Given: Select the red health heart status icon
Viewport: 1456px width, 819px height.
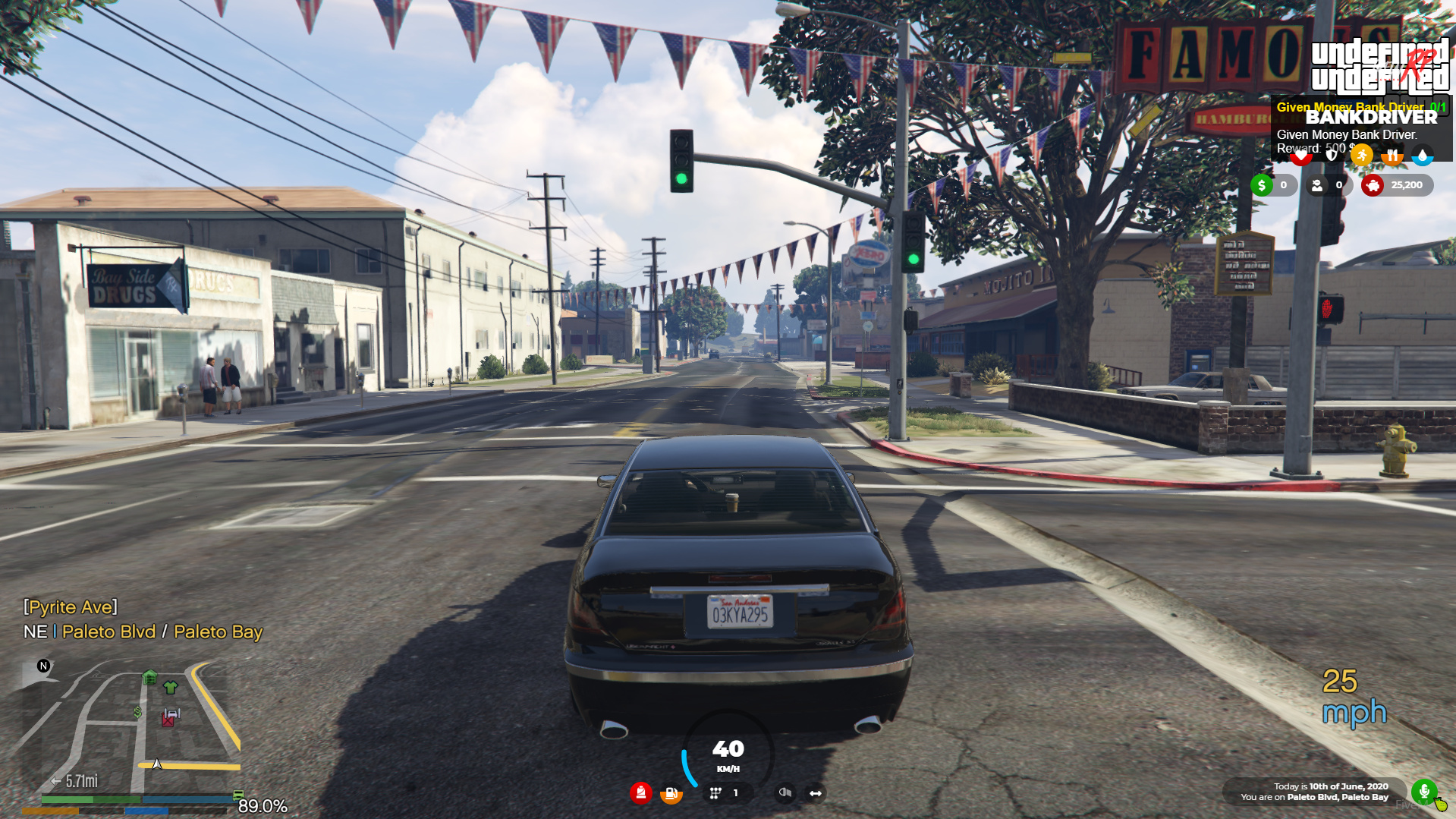Looking at the screenshot, I should (1300, 155).
